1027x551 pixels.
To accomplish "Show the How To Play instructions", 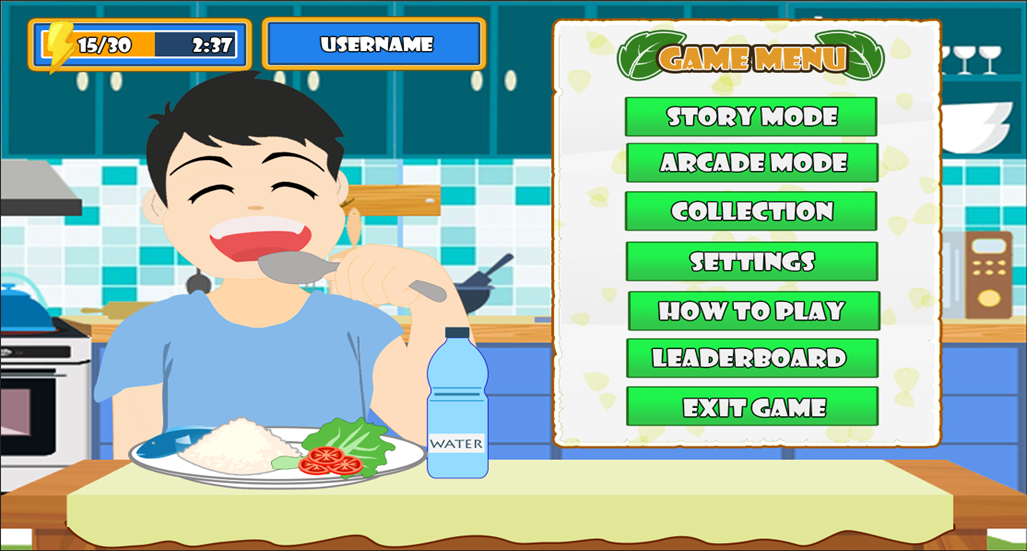I will point(753,310).
